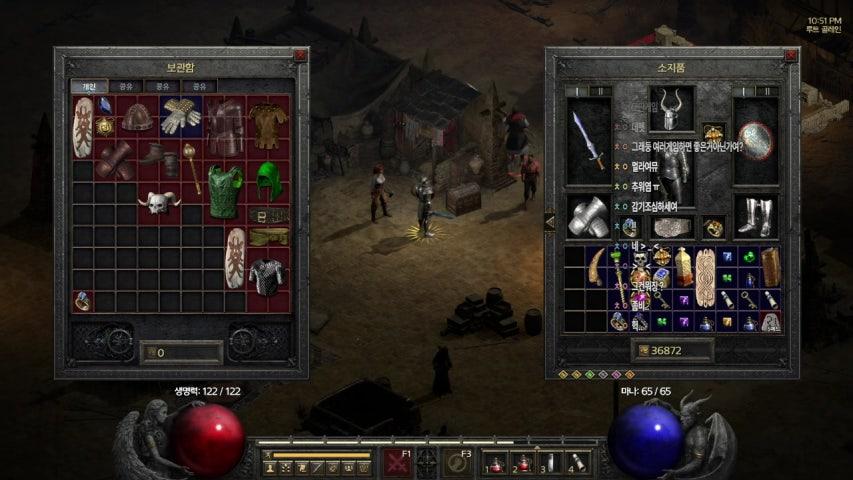Screen dimensions: 853x480
Task: Select the golden scepter in stash
Action: click(x=191, y=166)
